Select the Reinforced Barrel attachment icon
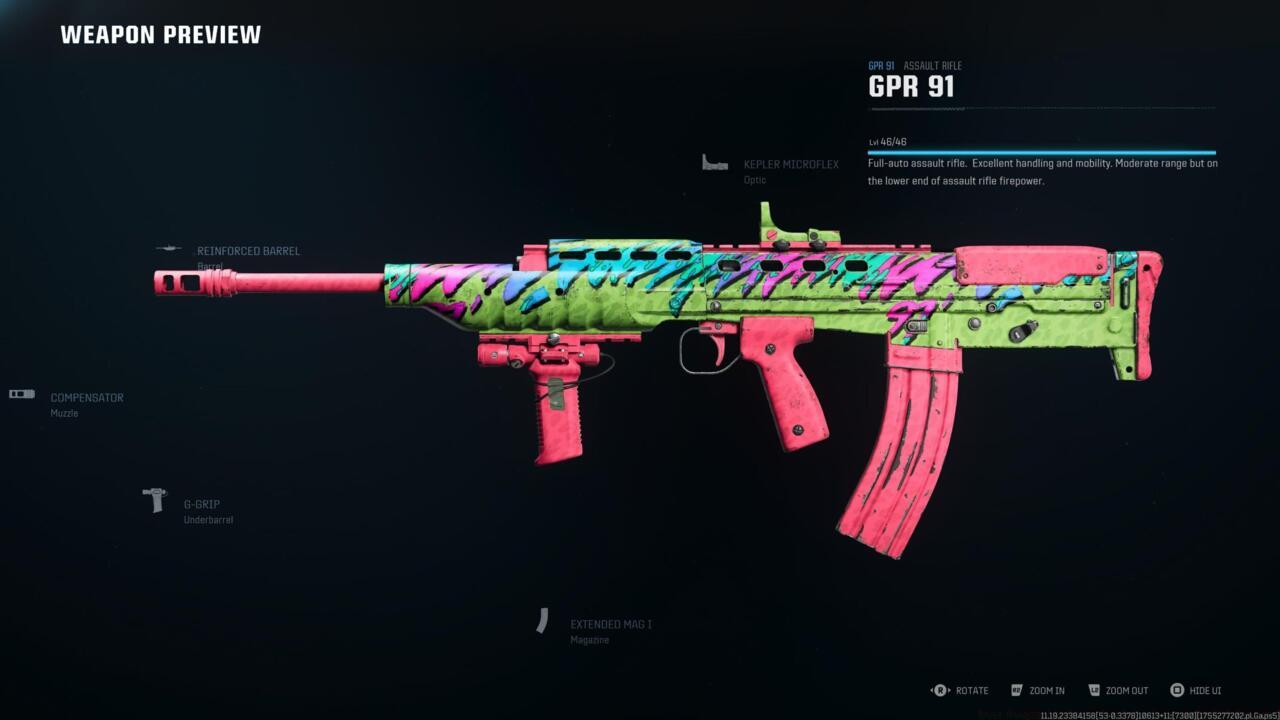This screenshot has height=720, width=1280. coord(168,250)
